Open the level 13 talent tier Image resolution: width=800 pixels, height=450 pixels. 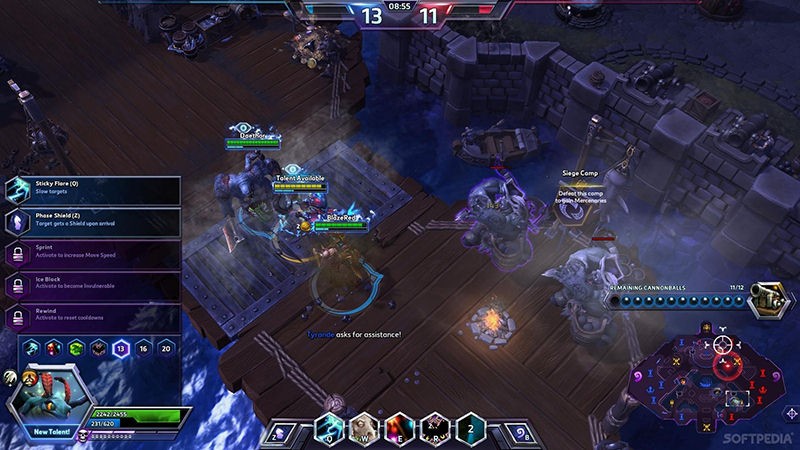pyautogui.click(x=121, y=349)
